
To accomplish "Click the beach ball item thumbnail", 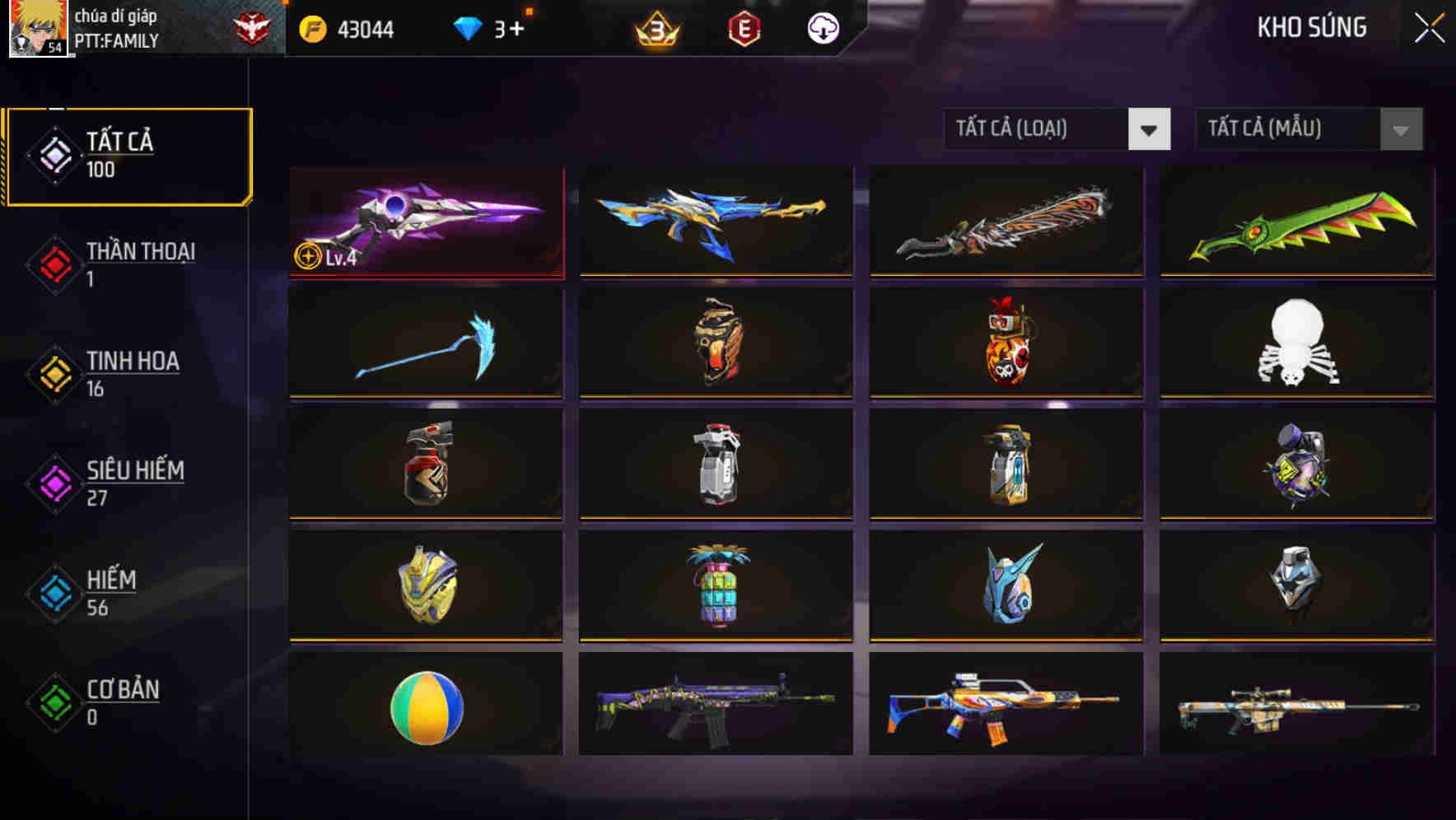I will pos(425,708).
